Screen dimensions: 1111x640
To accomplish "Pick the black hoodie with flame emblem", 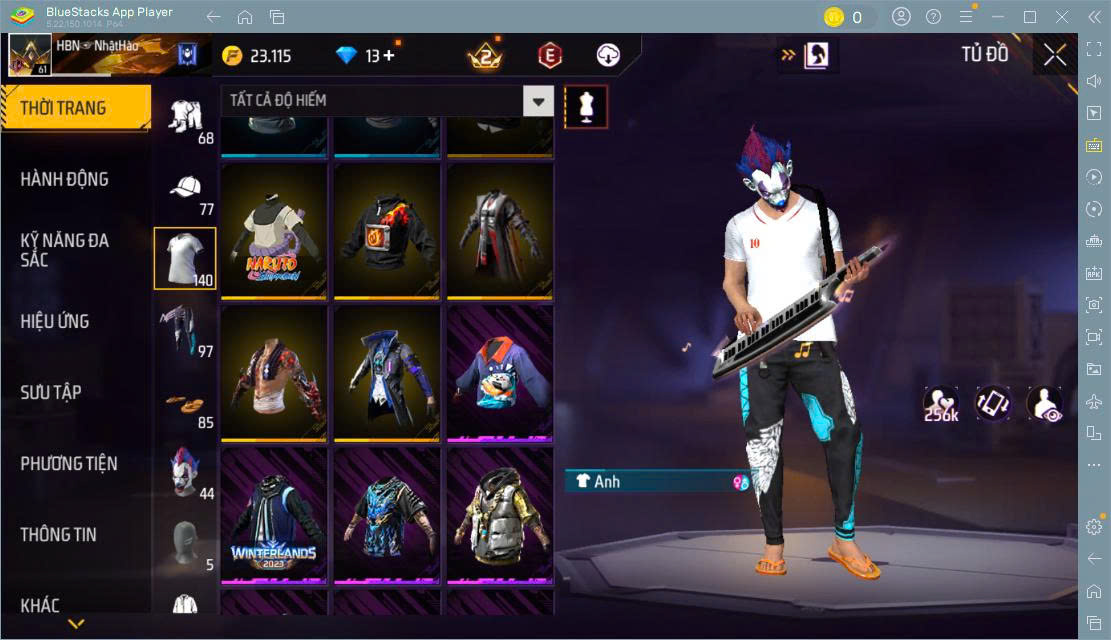I will [387, 232].
